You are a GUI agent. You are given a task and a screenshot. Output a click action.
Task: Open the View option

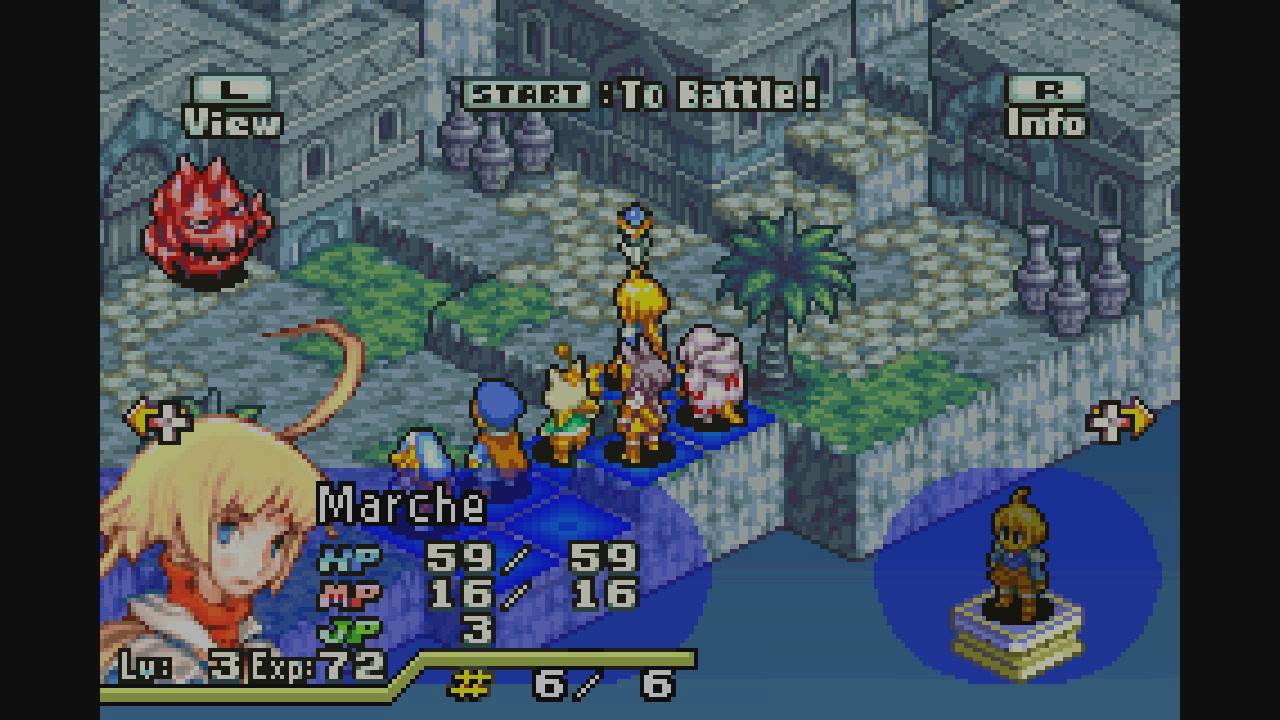click(232, 107)
